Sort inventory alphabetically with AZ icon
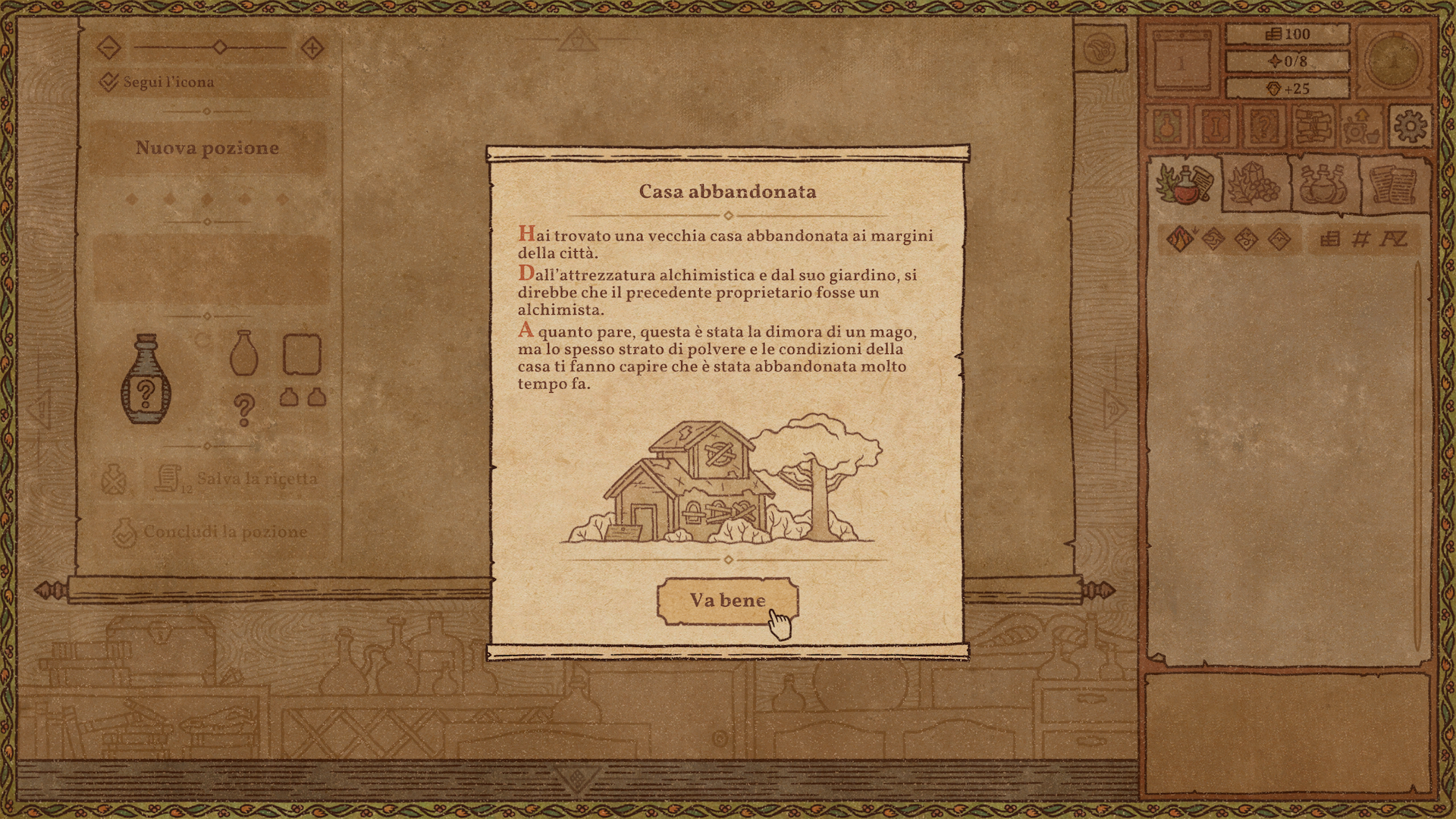 pyautogui.click(x=1393, y=240)
